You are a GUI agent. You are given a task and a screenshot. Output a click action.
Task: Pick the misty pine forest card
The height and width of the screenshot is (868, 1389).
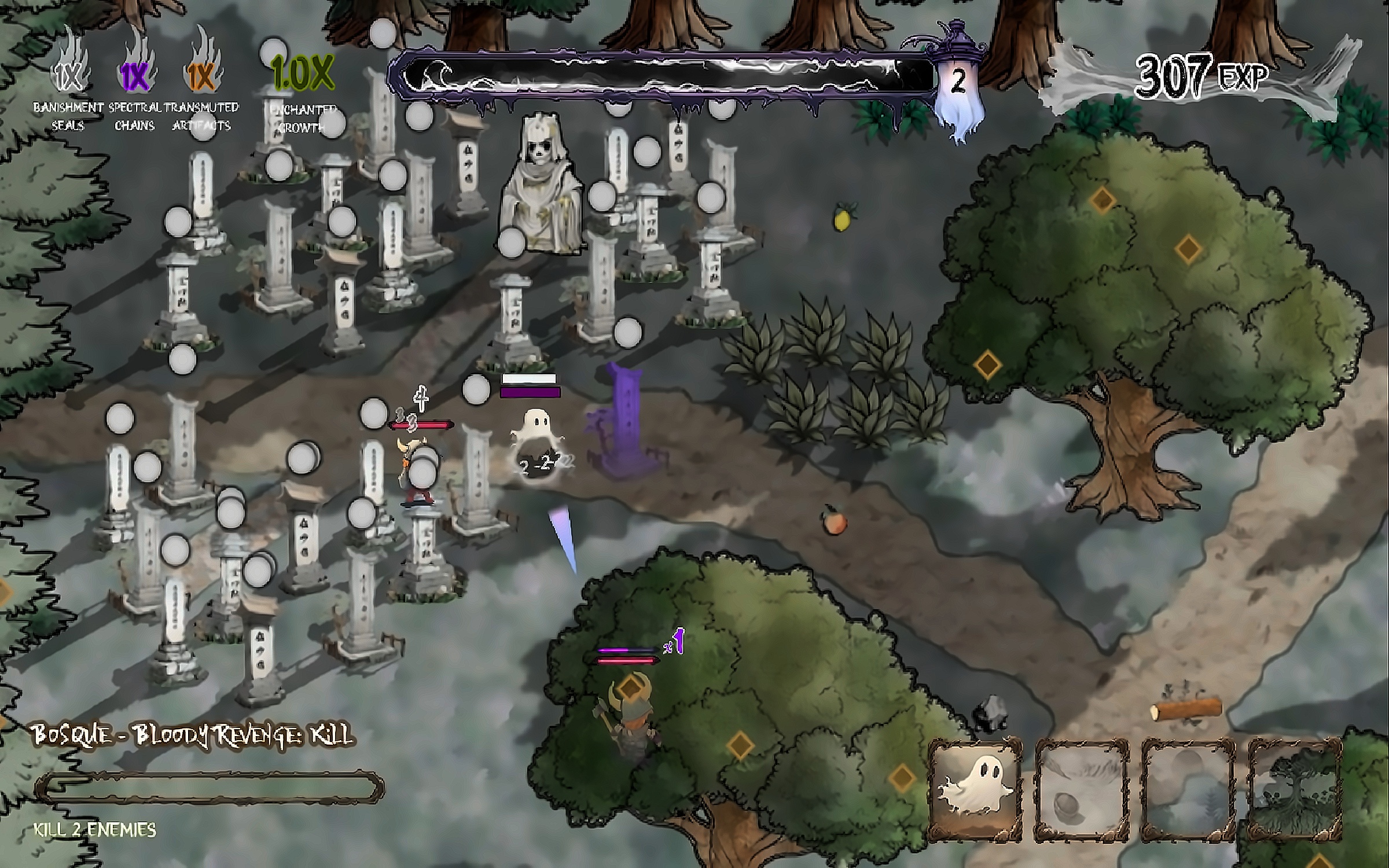(1188, 790)
